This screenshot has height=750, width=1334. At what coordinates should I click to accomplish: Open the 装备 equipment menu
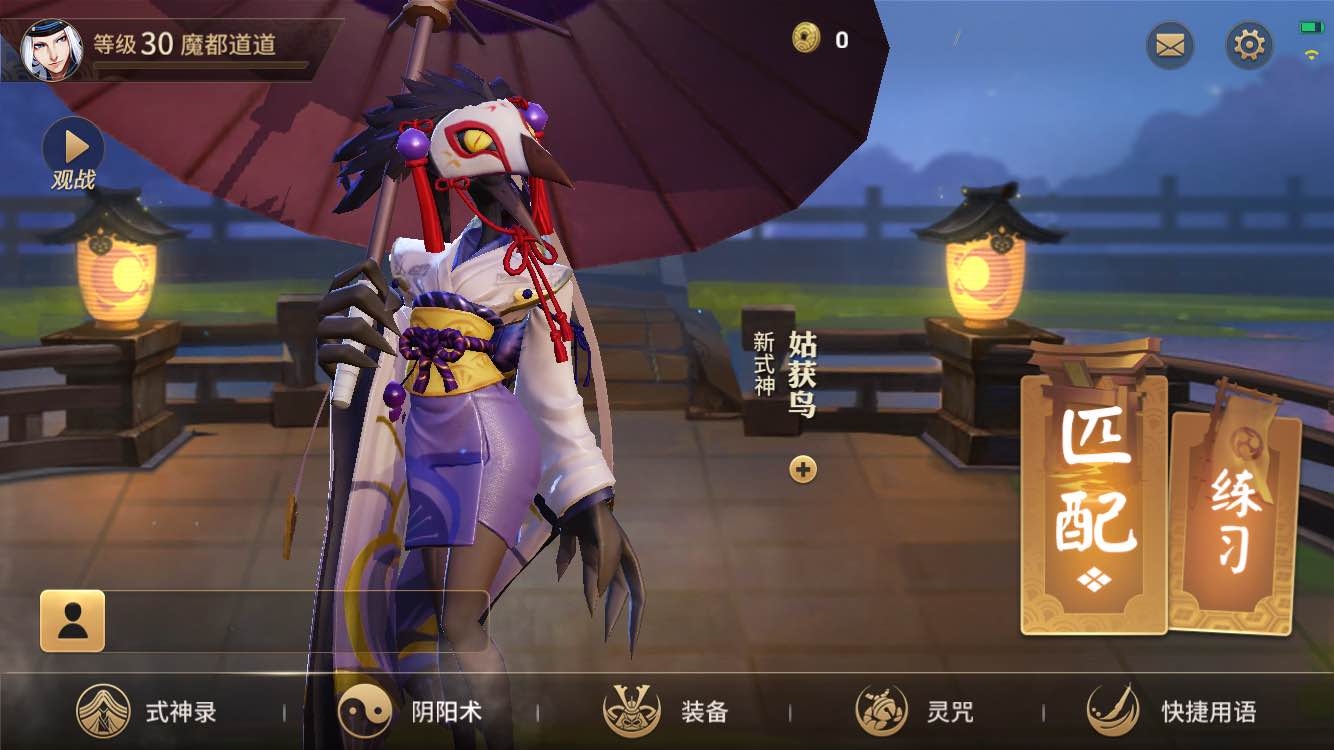click(x=667, y=712)
